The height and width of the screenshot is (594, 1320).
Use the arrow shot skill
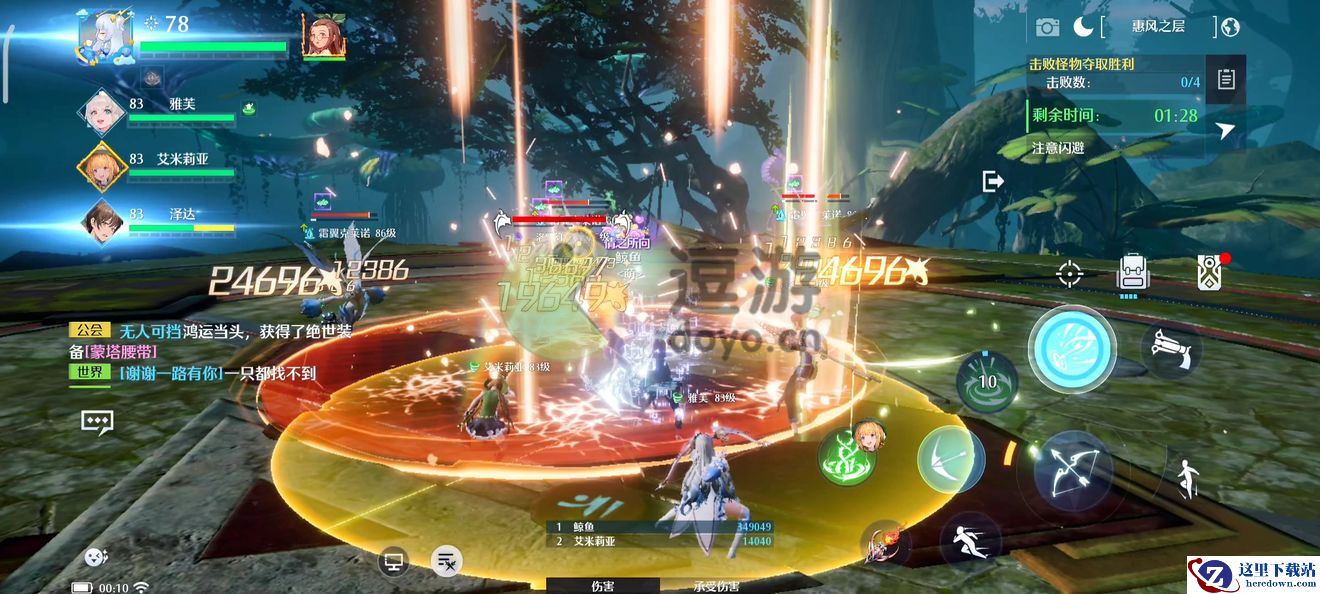tap(950, 459)
